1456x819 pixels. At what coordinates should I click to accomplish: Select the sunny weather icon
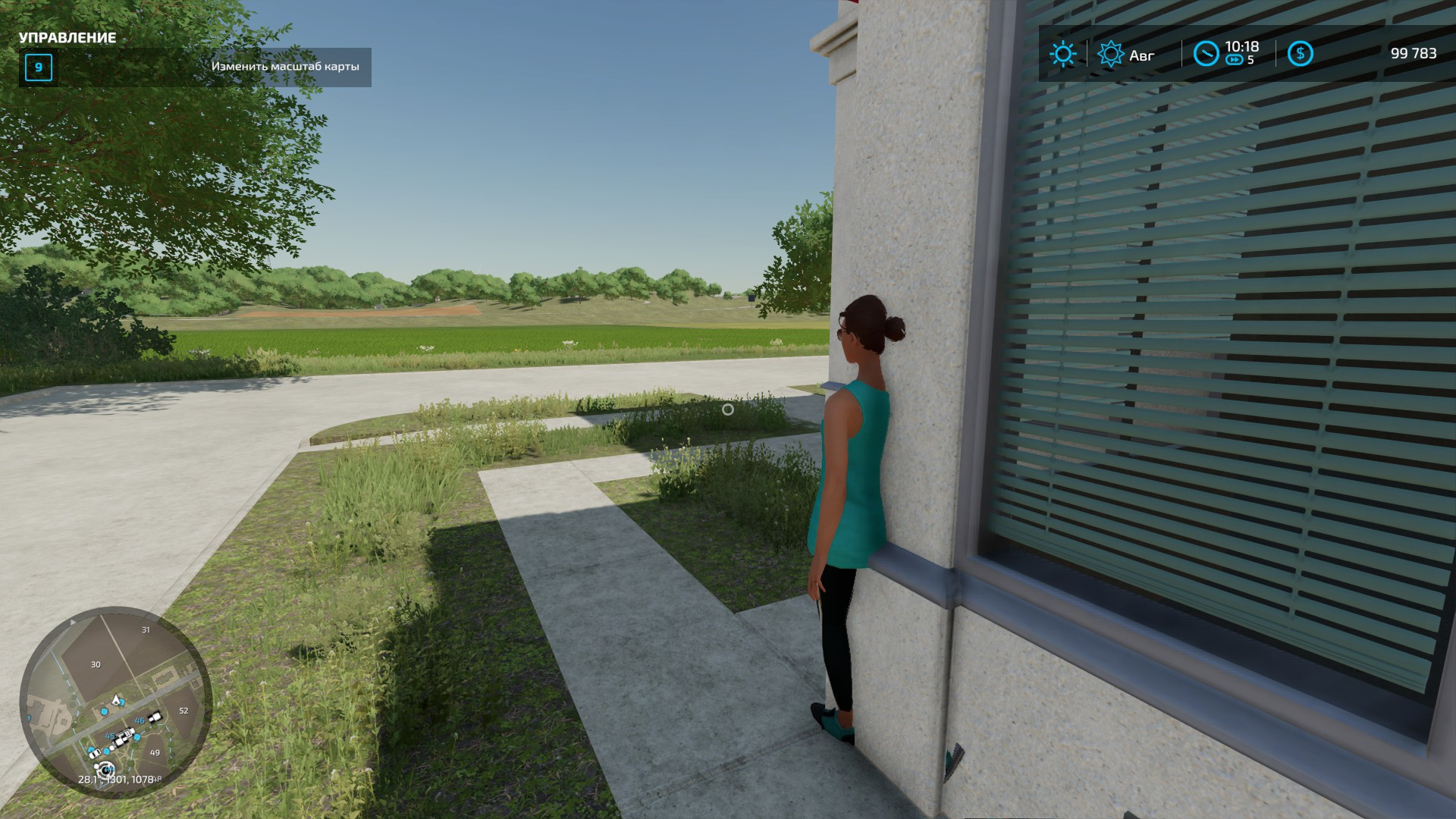(1062, 54)
